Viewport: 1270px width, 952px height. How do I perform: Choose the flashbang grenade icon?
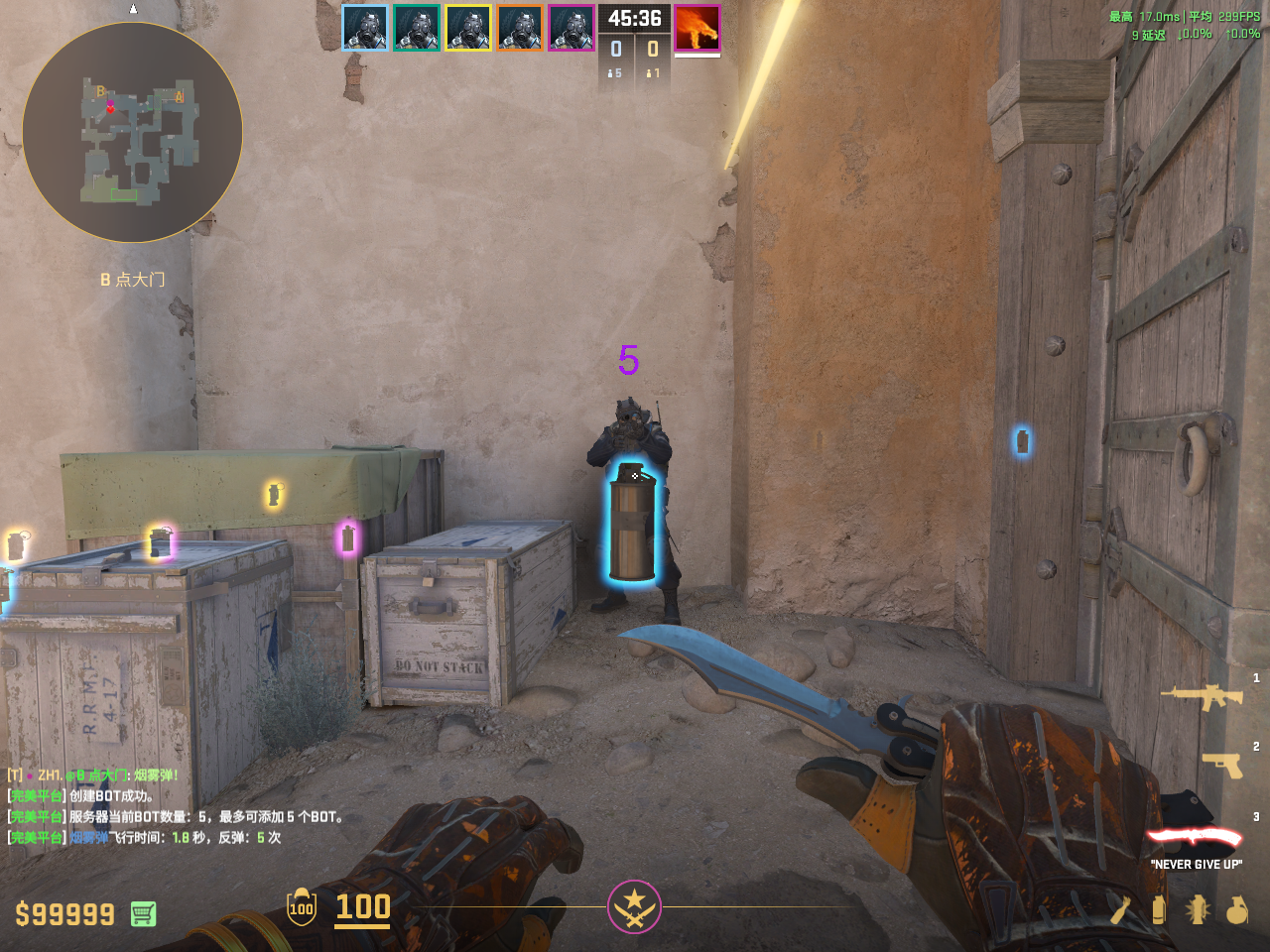tap(1198, 909)
